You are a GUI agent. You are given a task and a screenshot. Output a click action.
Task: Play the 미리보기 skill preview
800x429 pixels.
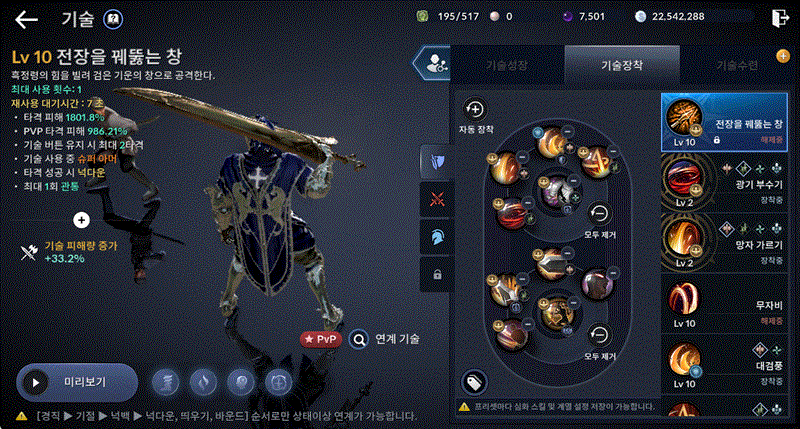(x=77, y=381)
